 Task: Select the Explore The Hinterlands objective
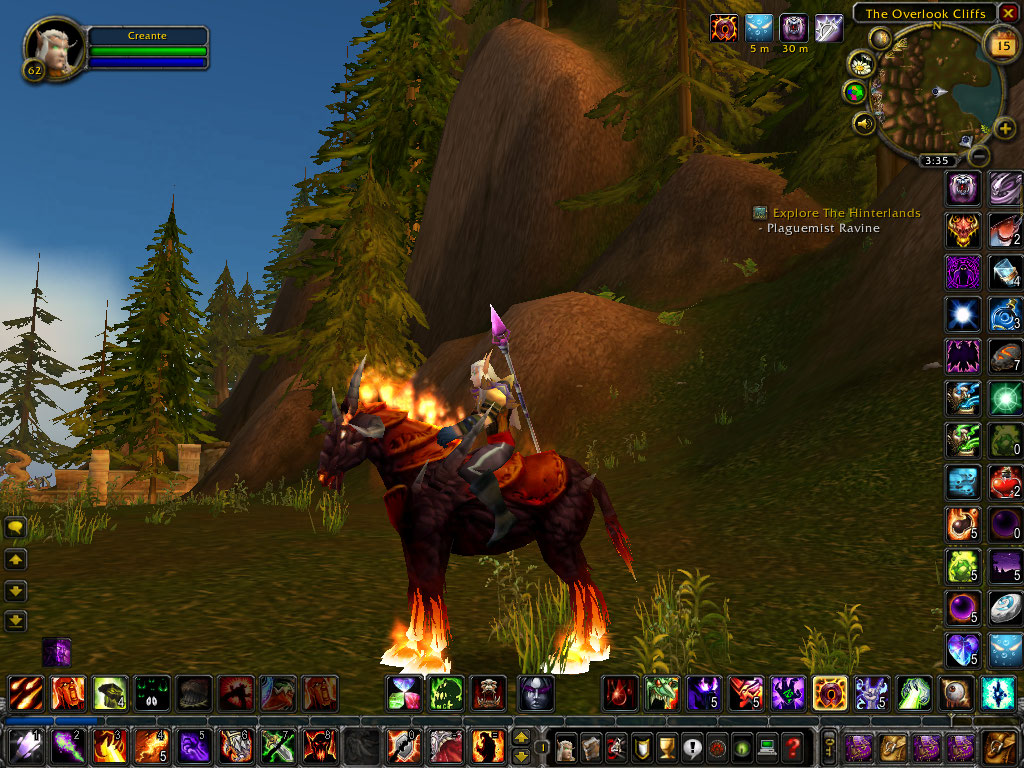coord(845,213)
